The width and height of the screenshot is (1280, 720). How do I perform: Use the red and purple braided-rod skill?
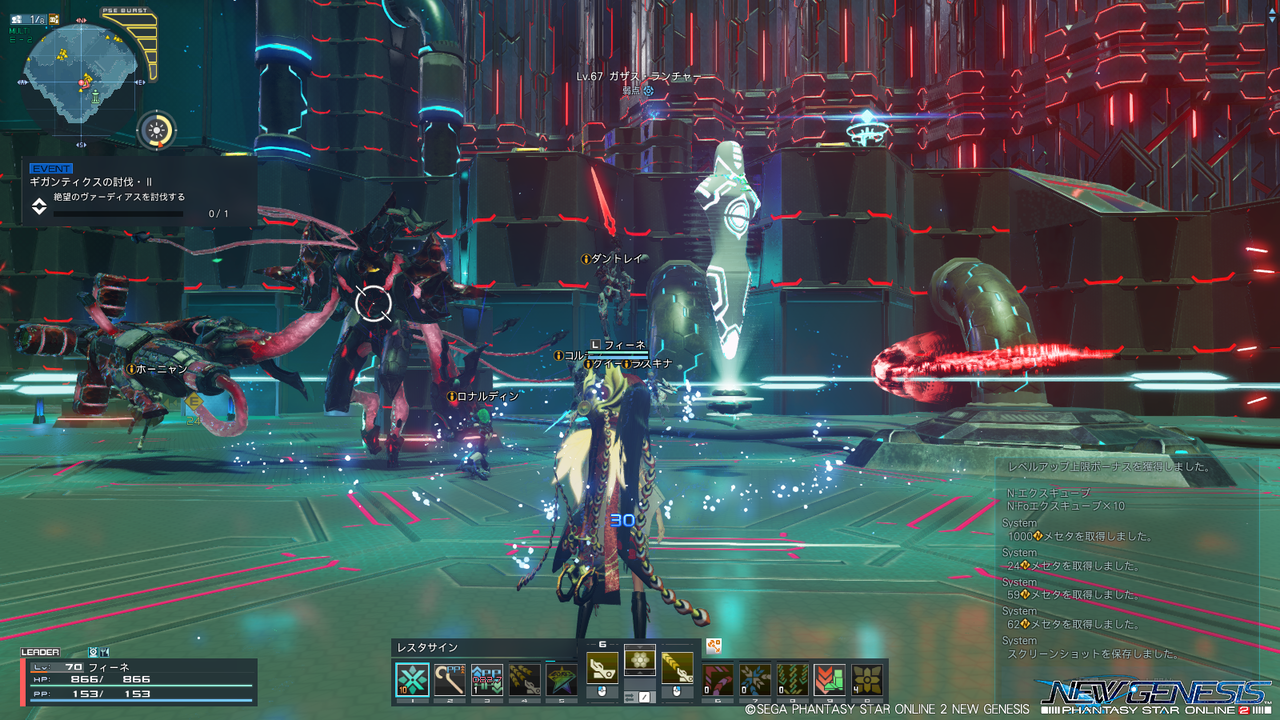(x=718, y=680)
